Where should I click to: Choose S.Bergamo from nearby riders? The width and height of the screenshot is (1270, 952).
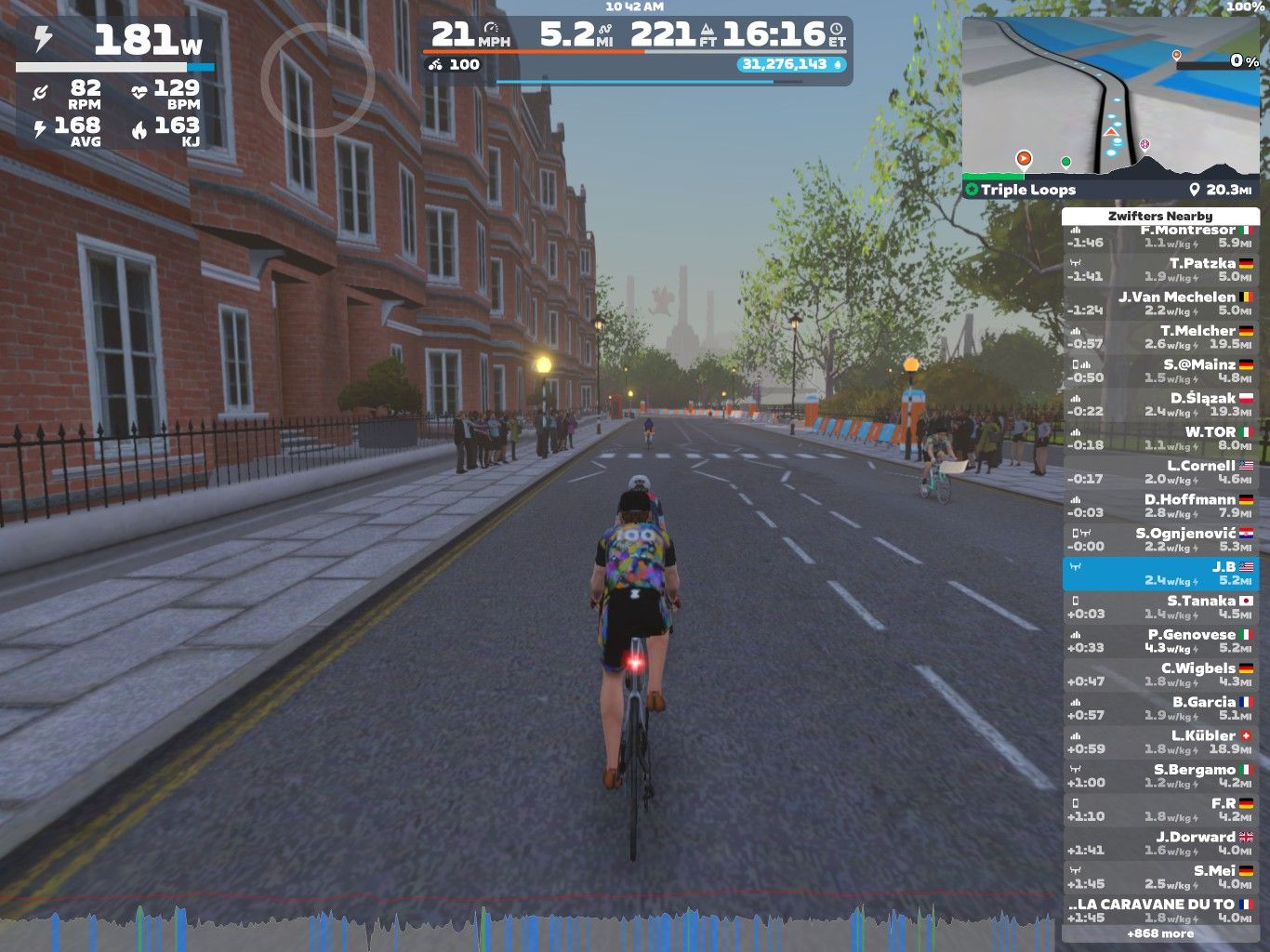click(1160, 775)
